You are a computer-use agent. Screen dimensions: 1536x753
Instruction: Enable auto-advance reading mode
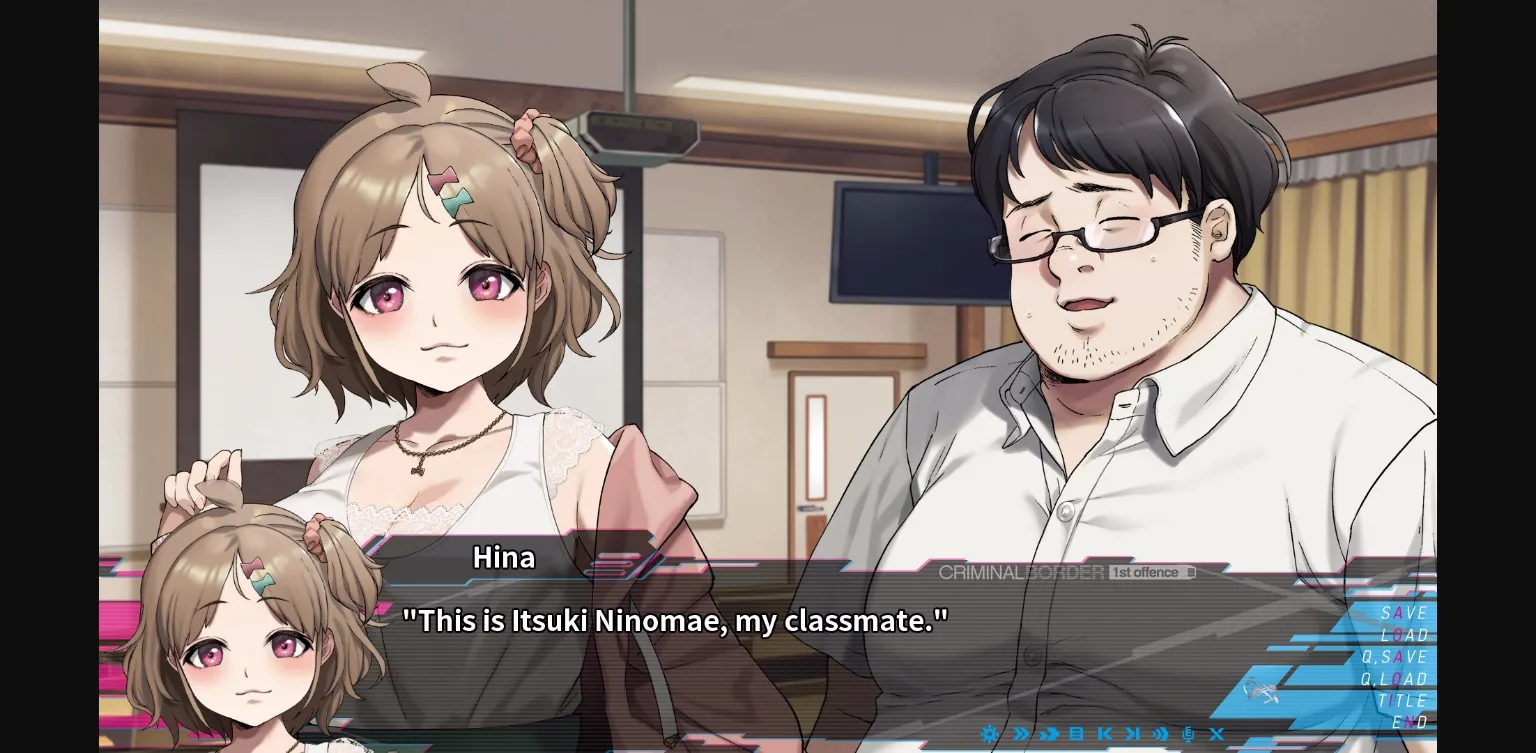coord(1049,733)
